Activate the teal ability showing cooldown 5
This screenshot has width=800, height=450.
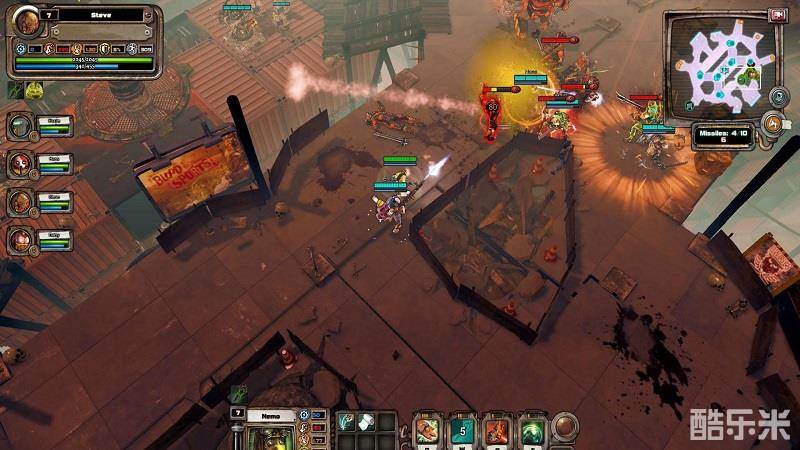click(x=462, y=428)
